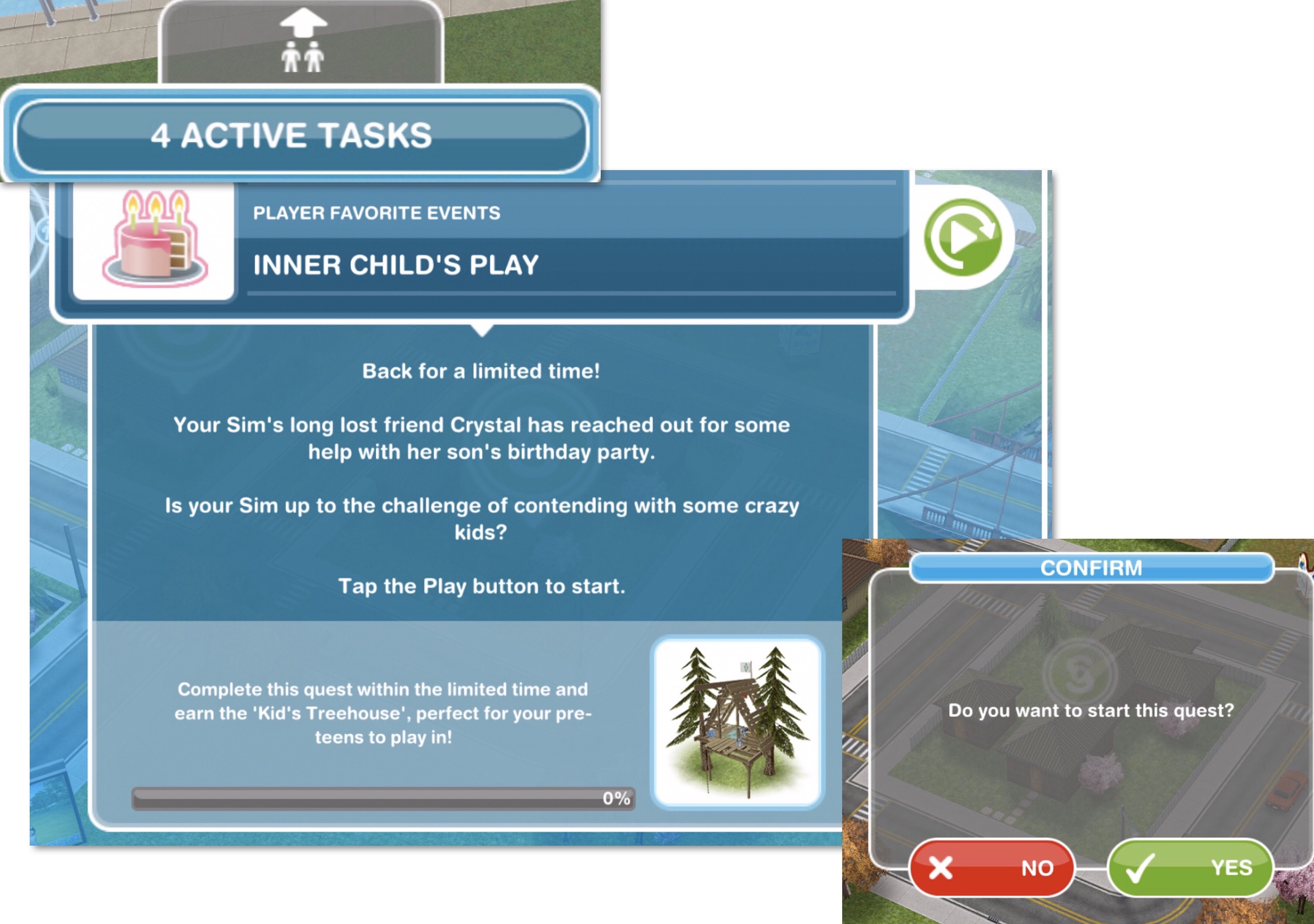View the Kid's Treehouse reward thumbnail
1314x924 pixels.
(738, 722)
